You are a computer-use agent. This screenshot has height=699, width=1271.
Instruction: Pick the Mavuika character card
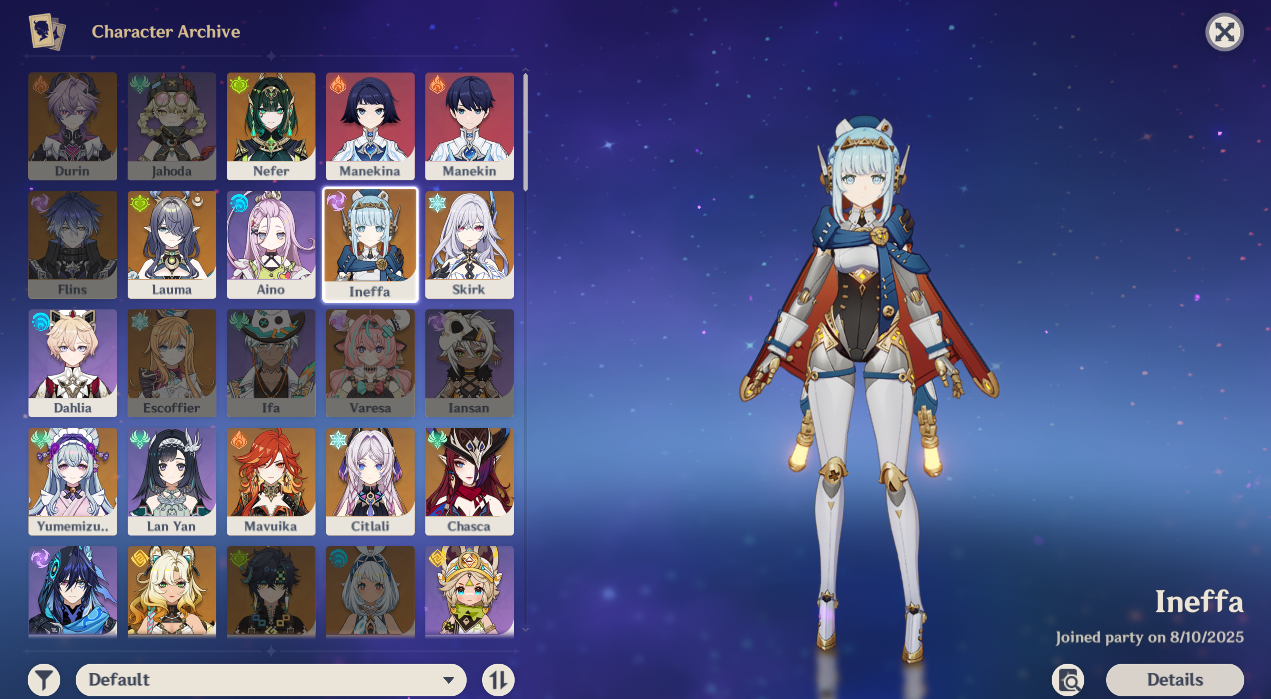pos(271,481)
